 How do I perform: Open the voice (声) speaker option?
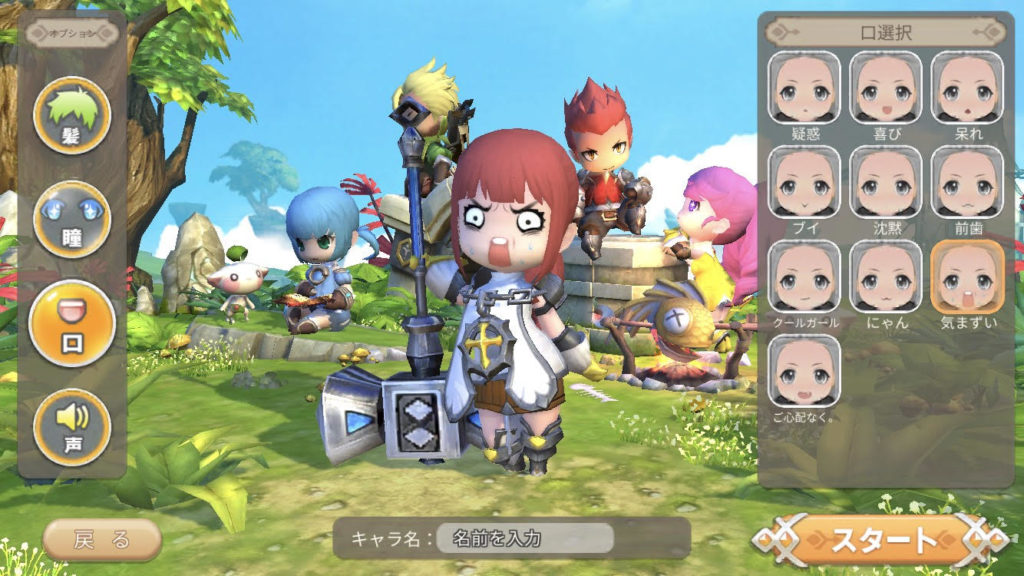click(72, 427)
